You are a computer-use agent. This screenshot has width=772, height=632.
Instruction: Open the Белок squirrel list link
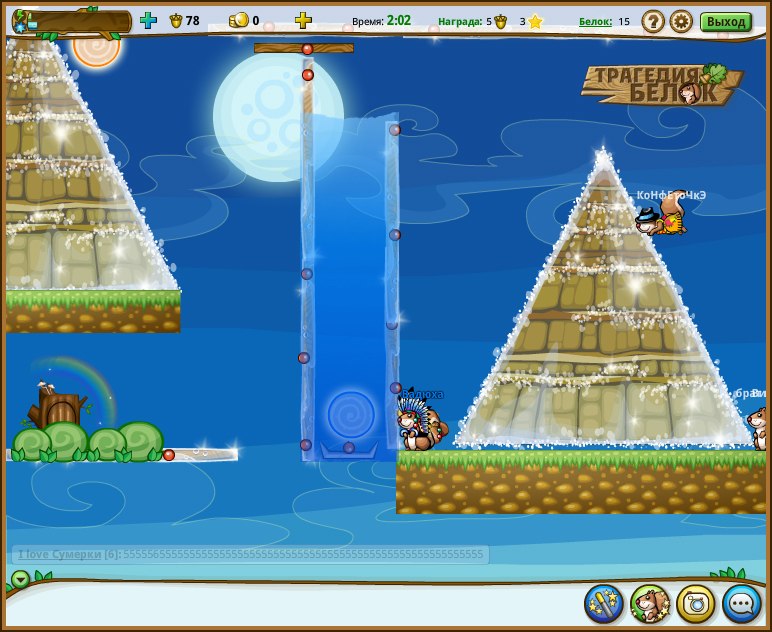(x=595, y=21)
